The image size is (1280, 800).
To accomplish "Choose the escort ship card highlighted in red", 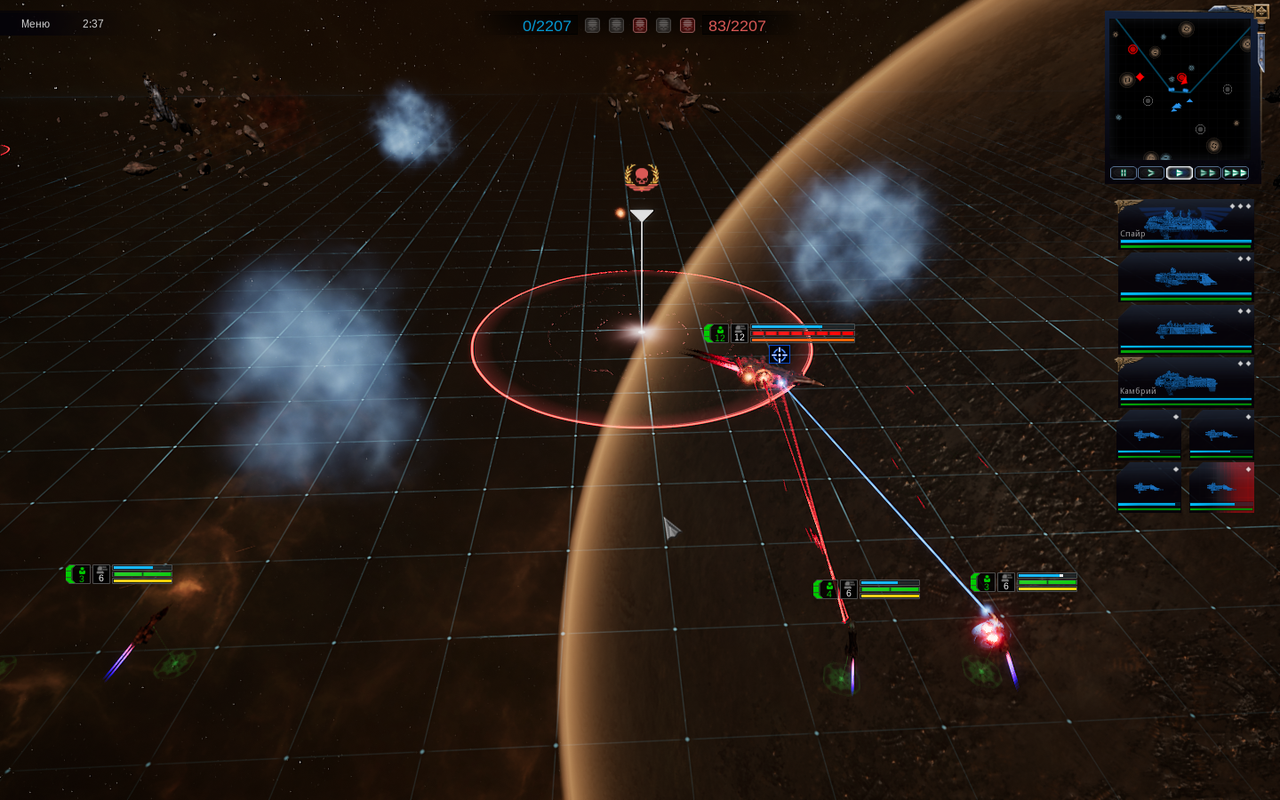I will point(1221,487).
